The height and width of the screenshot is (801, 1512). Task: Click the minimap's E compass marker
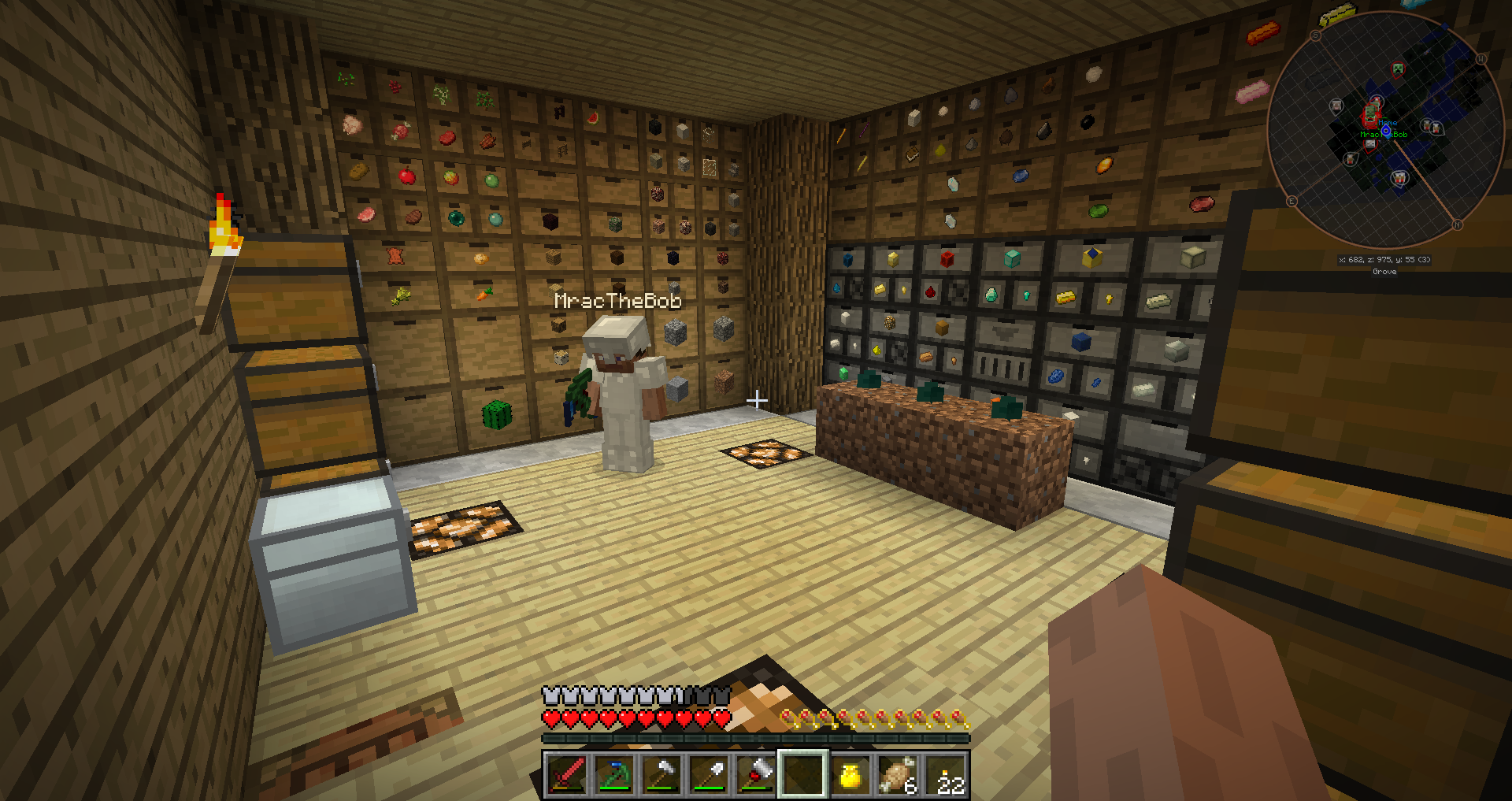pos(1291,202)
